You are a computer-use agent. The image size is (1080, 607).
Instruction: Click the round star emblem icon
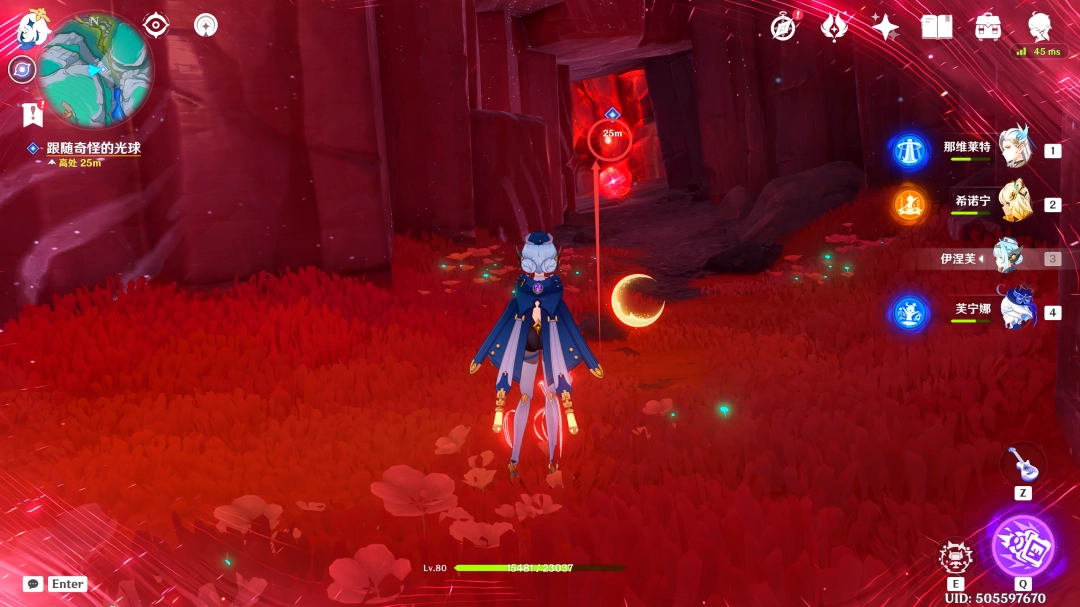click(x=206, y=25)
